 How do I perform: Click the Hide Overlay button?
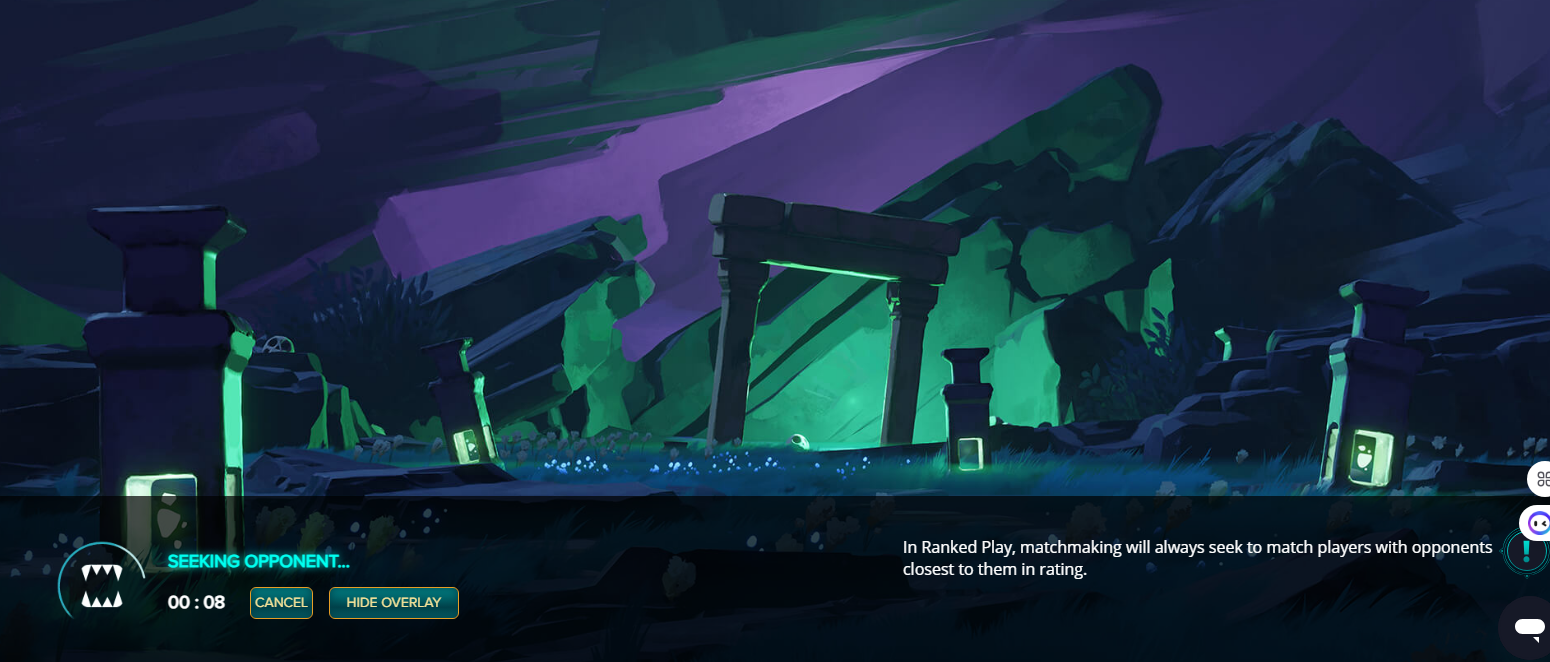pyautogui.click(x=393, y=603)
